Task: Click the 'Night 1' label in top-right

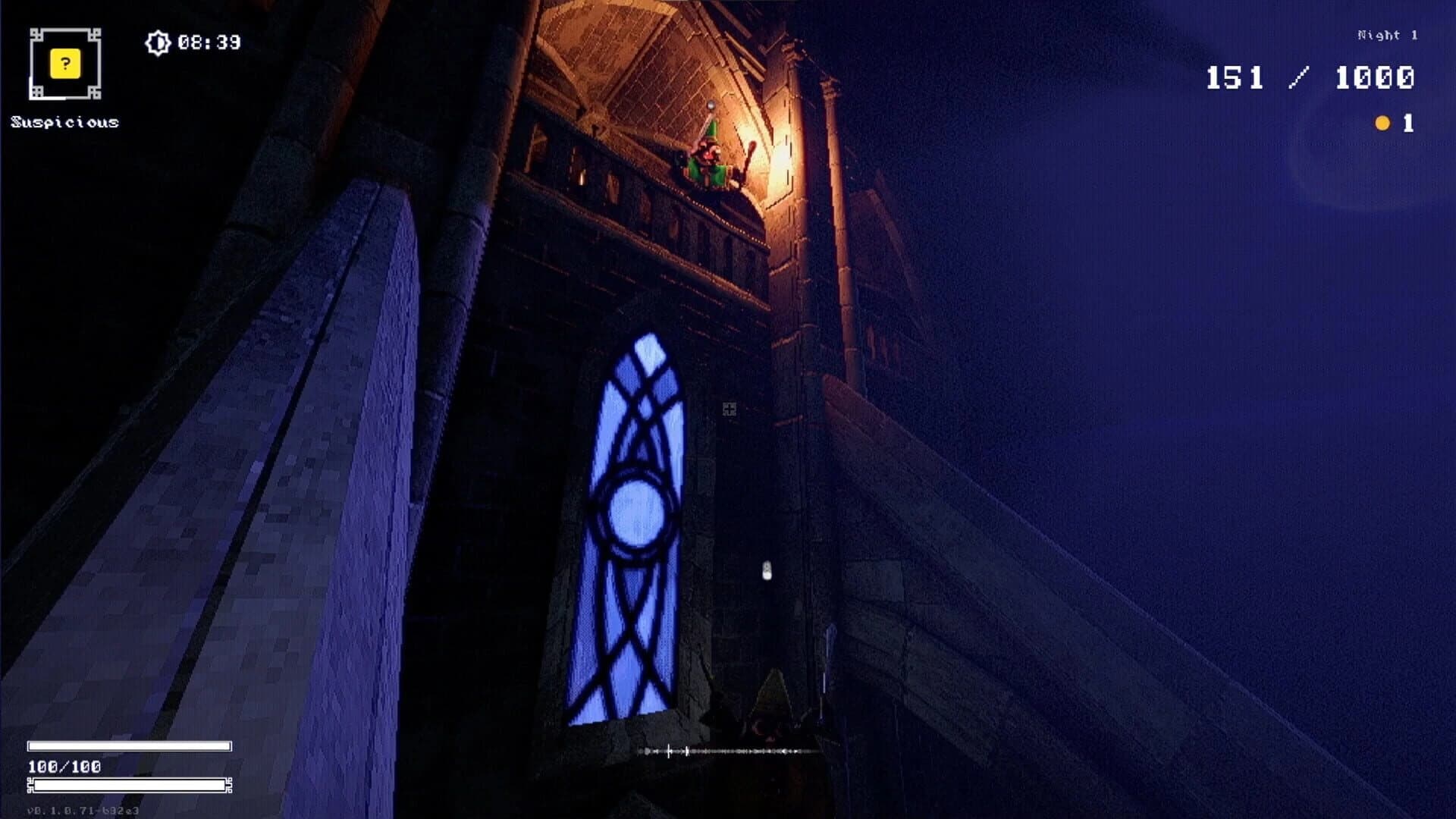Action: (x=1385, y=33)
